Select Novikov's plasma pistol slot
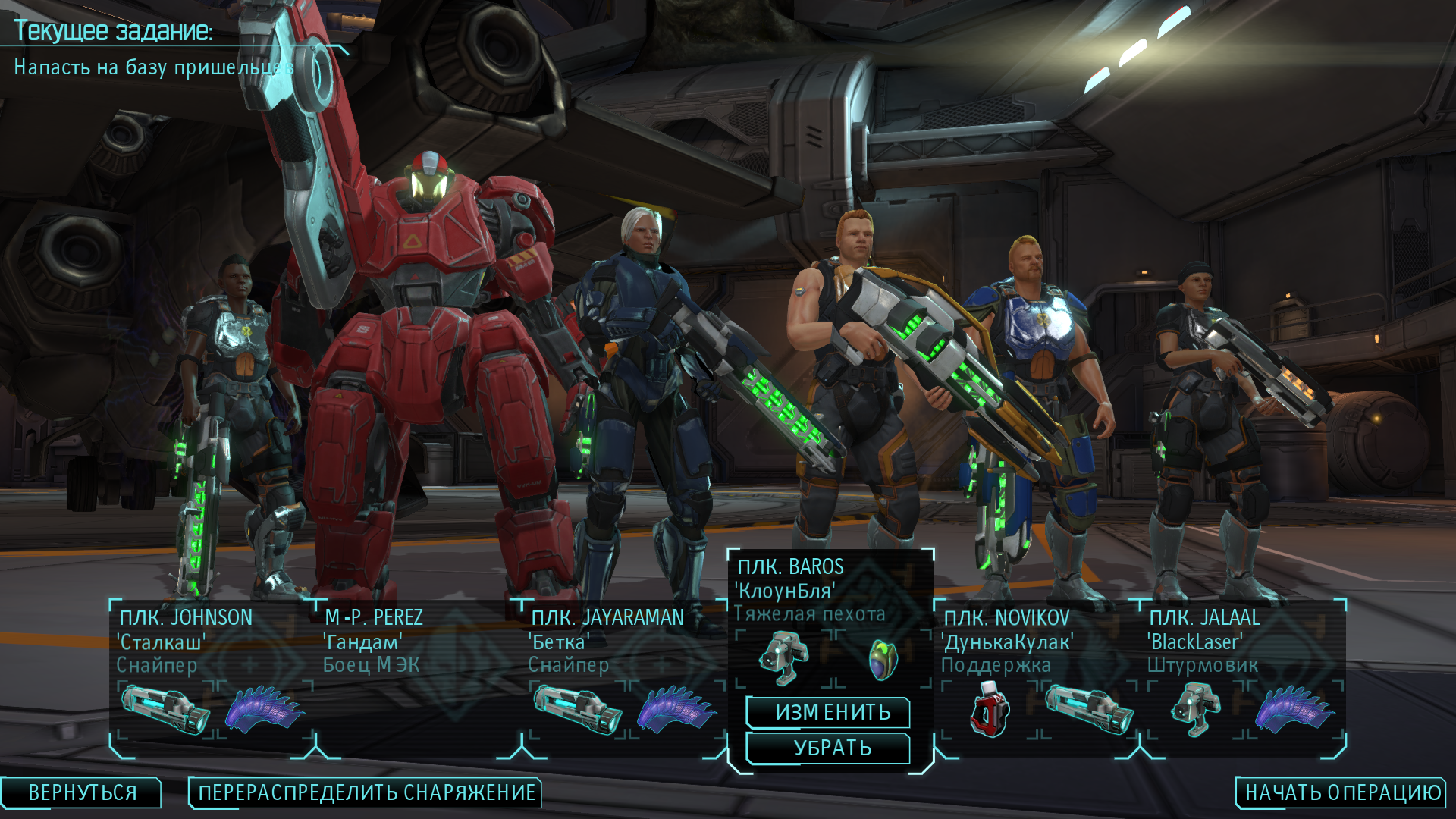1456x819 pixels. [1089, 710]
